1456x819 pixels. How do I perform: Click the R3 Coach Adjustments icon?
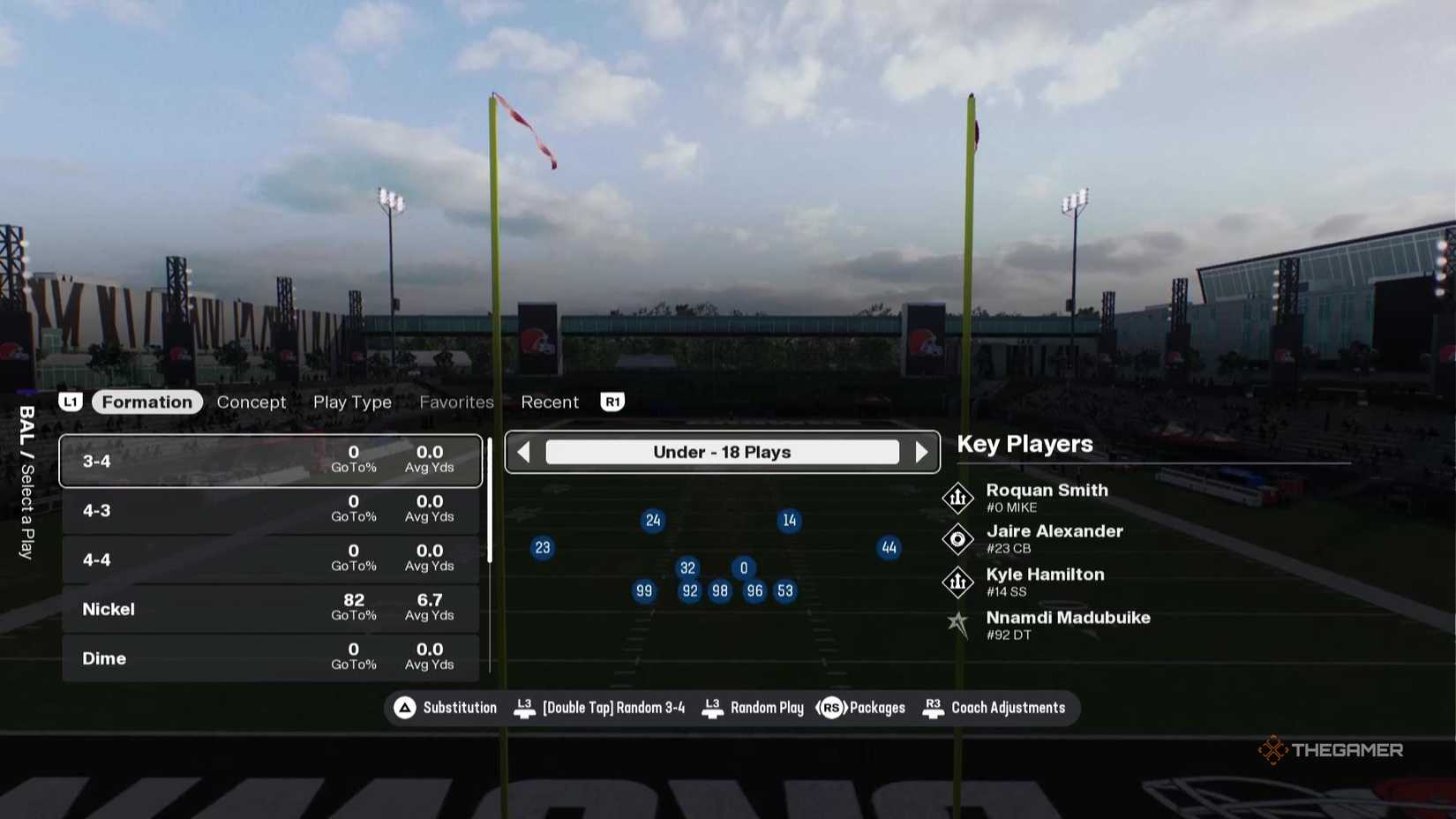click(933, 707)
